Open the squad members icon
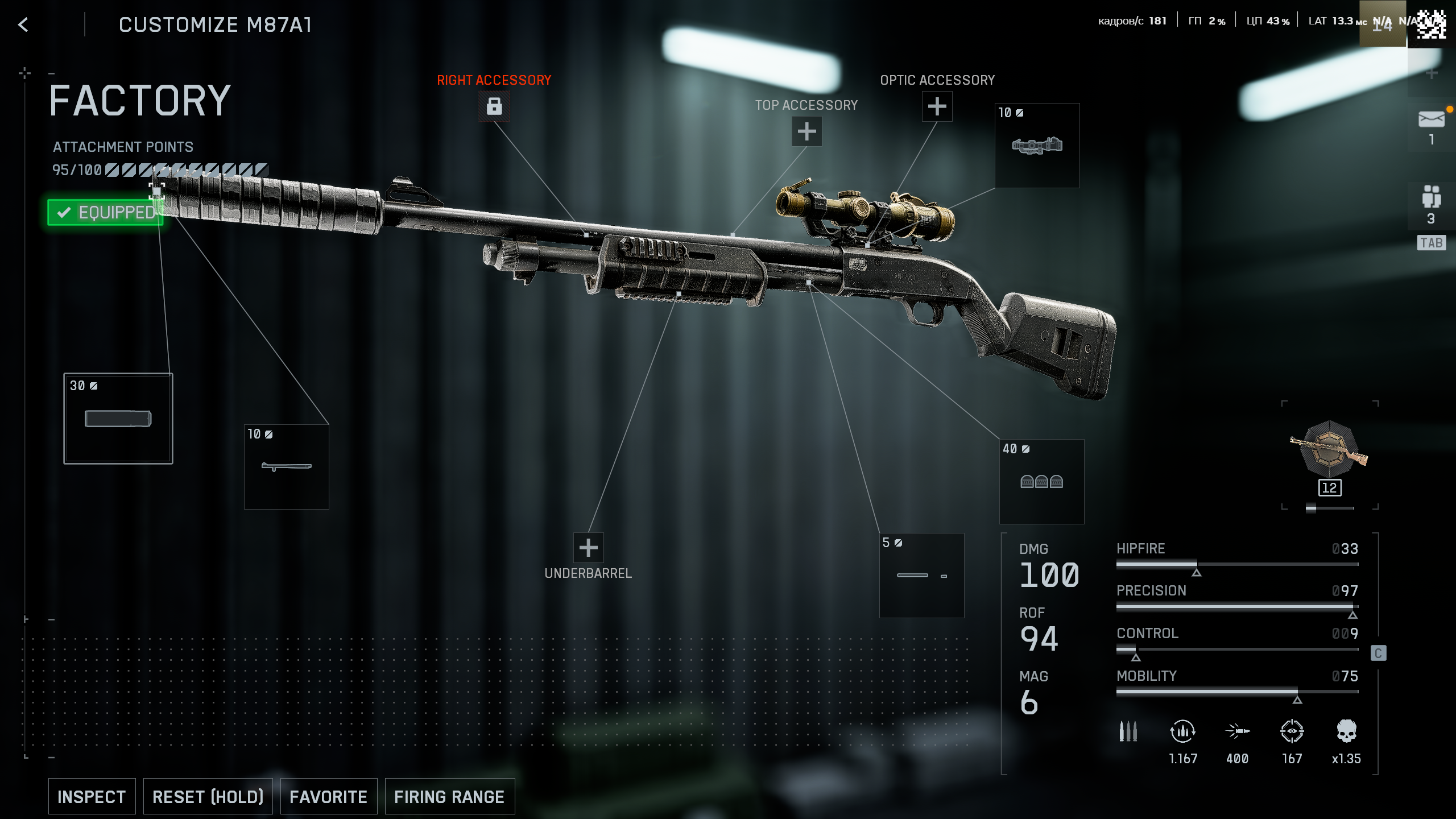The width and height of the screenshot is (1456, 819). pos(1431,197)
